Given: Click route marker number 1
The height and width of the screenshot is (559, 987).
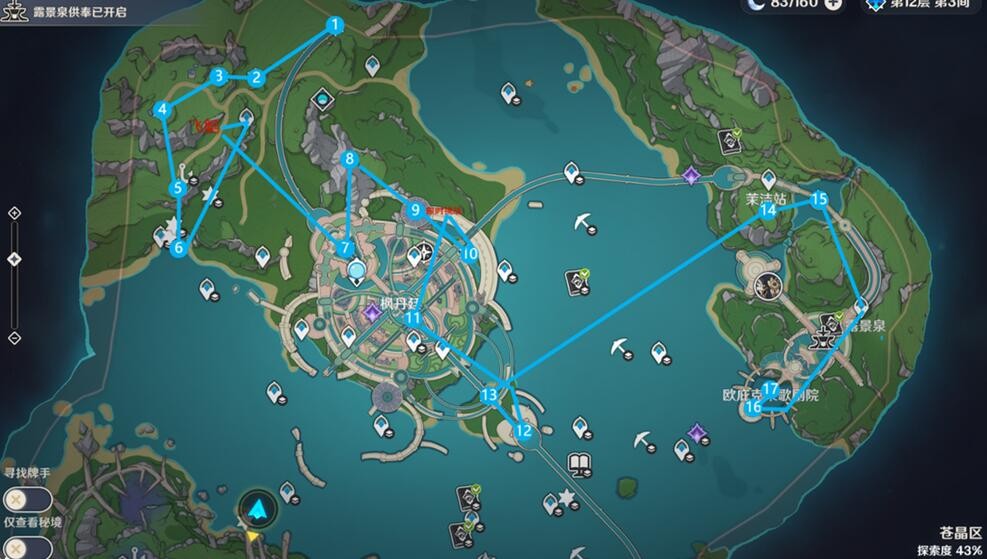Looking at the screenshot, I should click(335, 26).
